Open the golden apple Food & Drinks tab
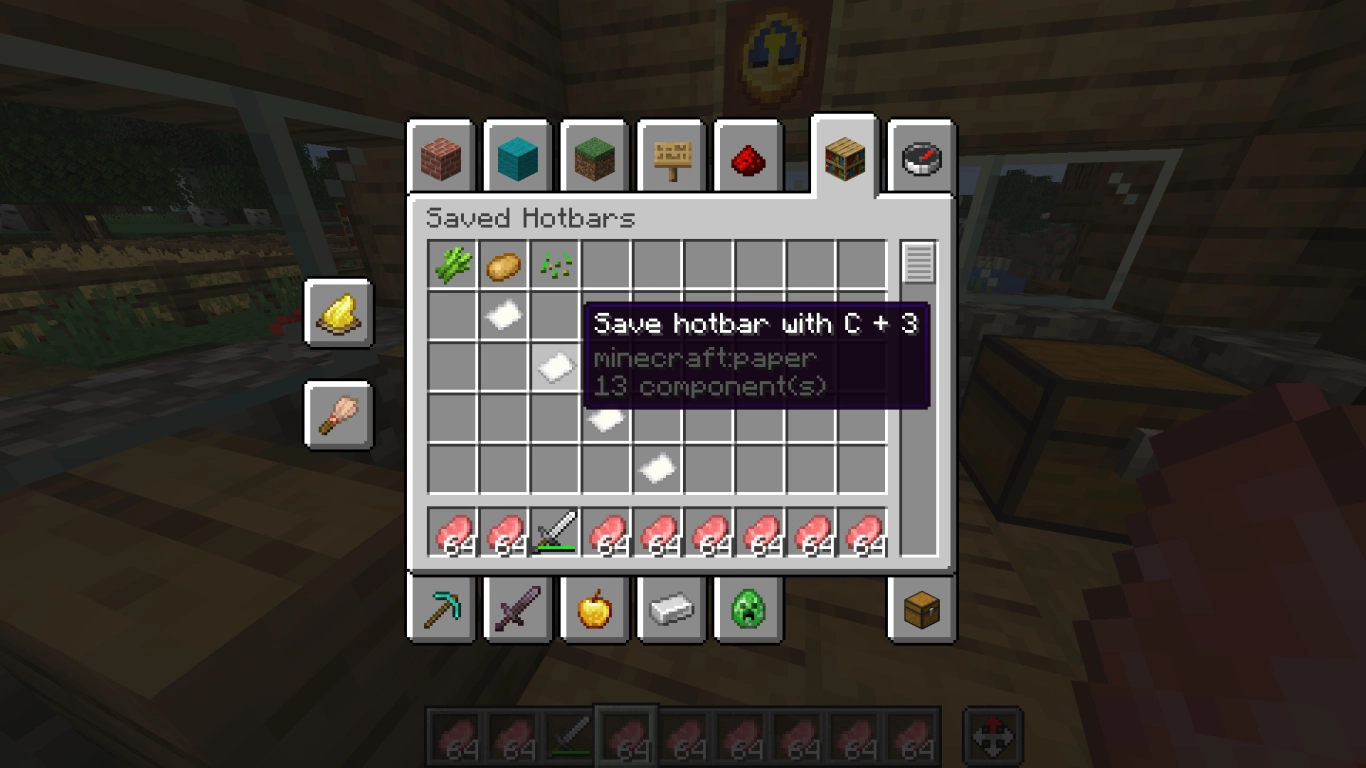This screenshot has height=768, width=1366. coord(594,608)
